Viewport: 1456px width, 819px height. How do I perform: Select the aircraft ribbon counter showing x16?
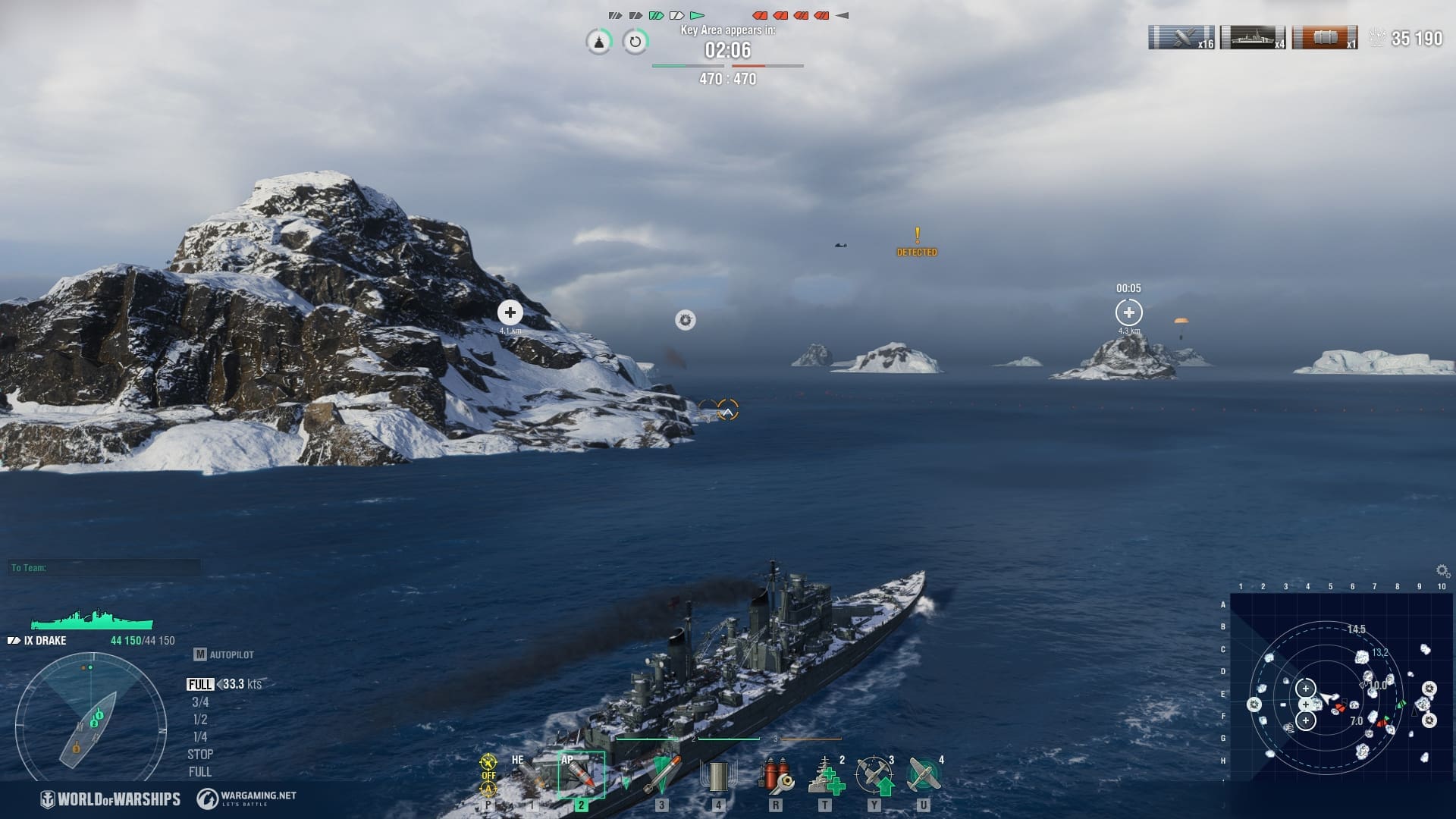(x=1181, y=38)
